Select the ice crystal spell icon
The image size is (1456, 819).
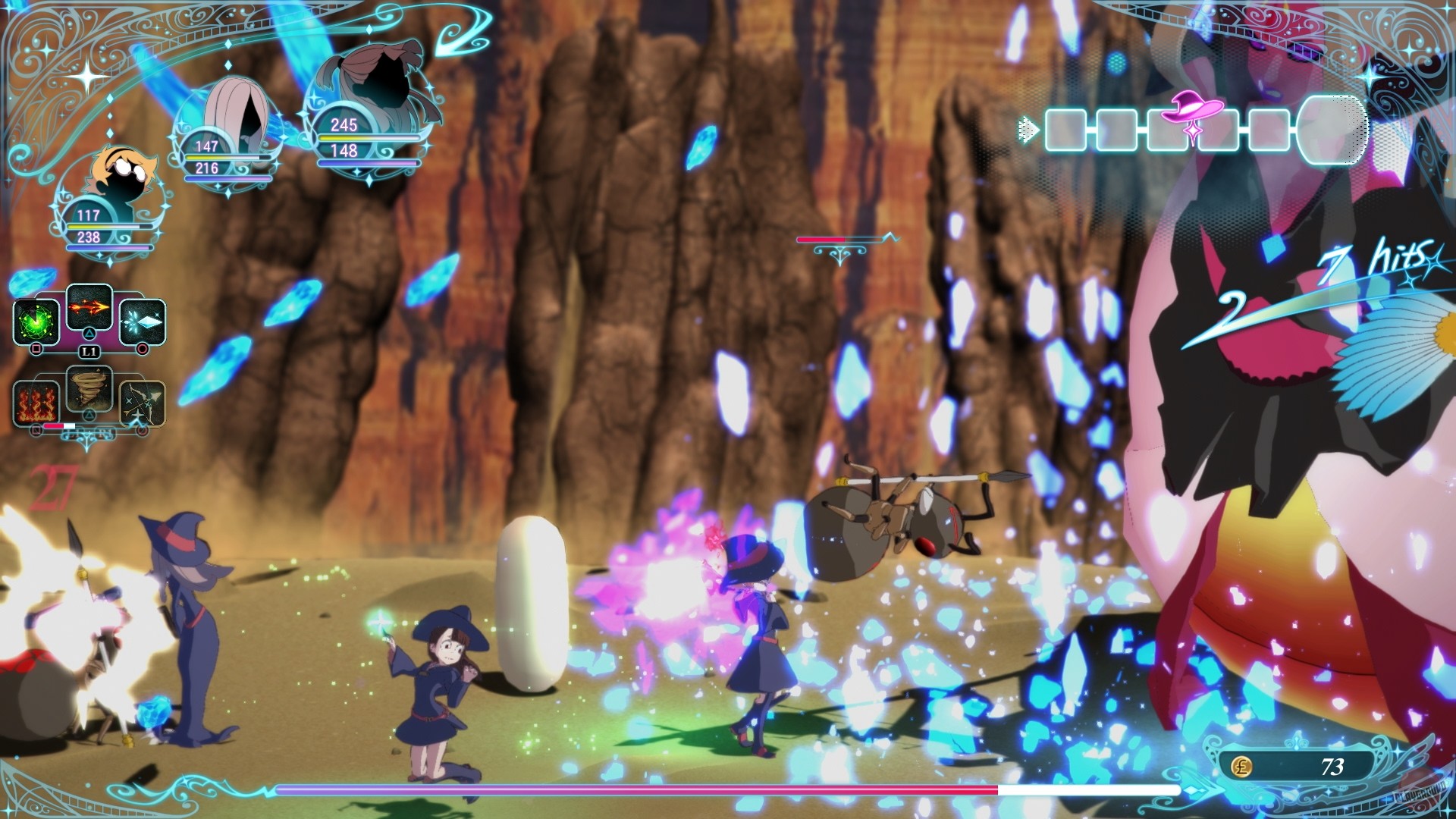click(144, 321)
